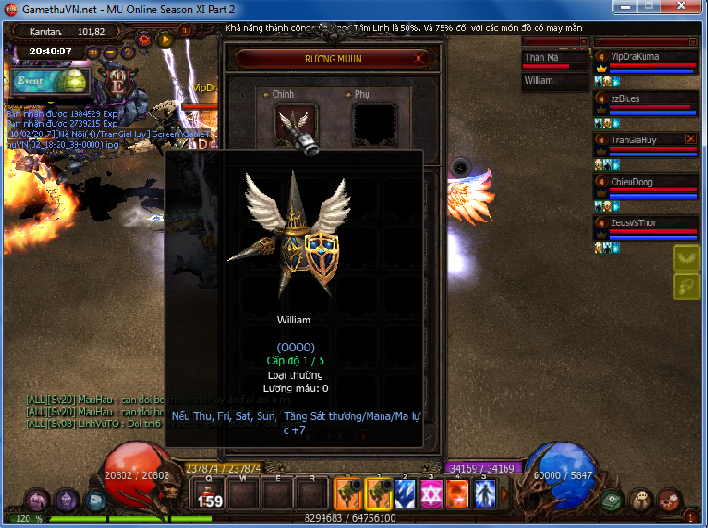Select party member ZeusVsThor

pos(646,223)
